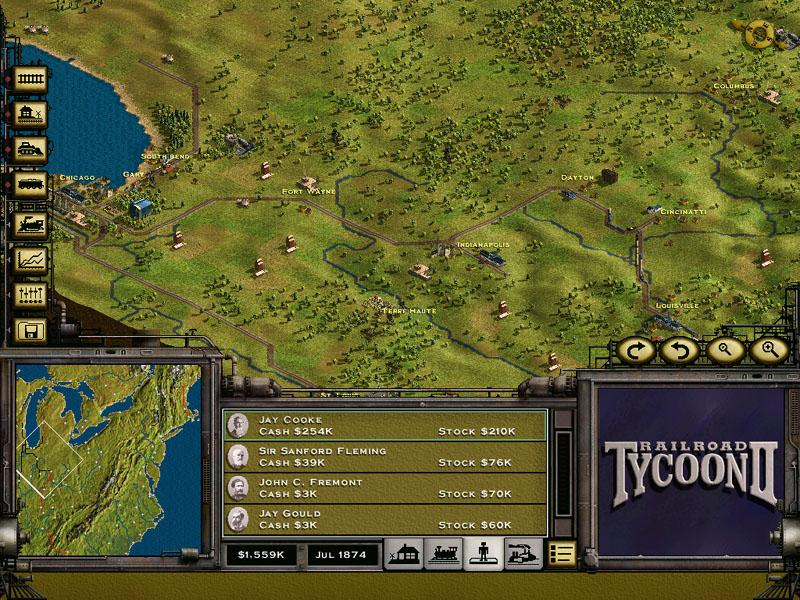The height and width of the screenshot is (600, 800).
Task: Select the Jay Gould player row
Action: pyautogui.click(x=385, y=519)
